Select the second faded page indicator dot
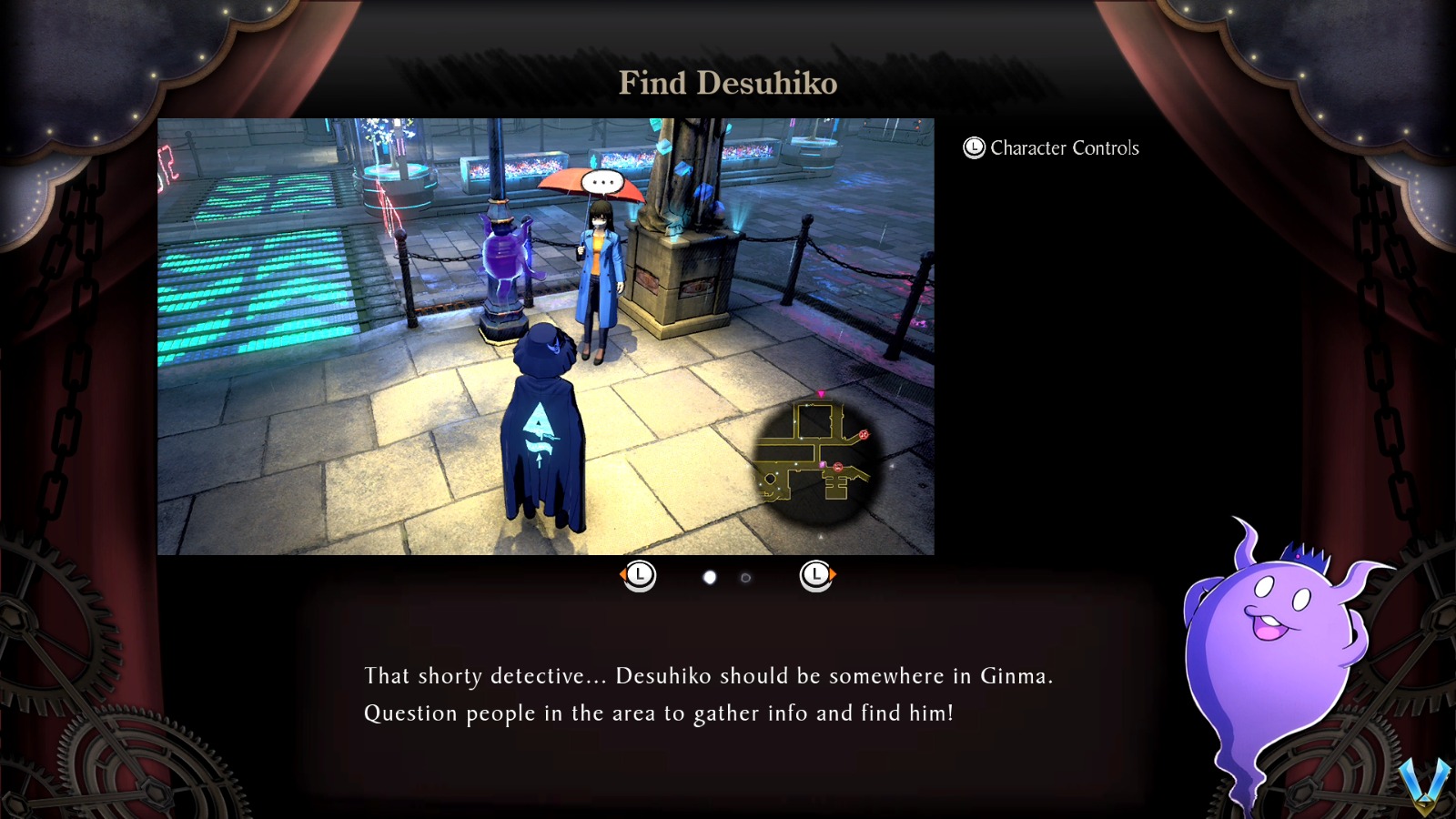This screenshot has height=819, width=1456. 746,577
